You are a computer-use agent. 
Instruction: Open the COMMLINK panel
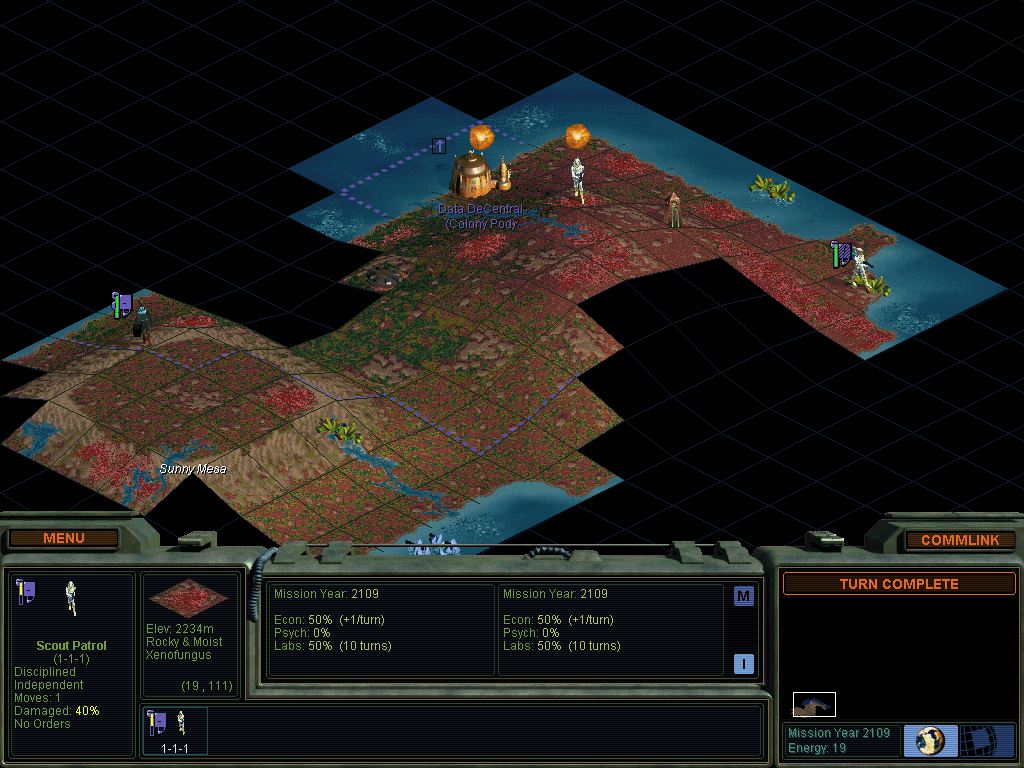click(960, 540)
